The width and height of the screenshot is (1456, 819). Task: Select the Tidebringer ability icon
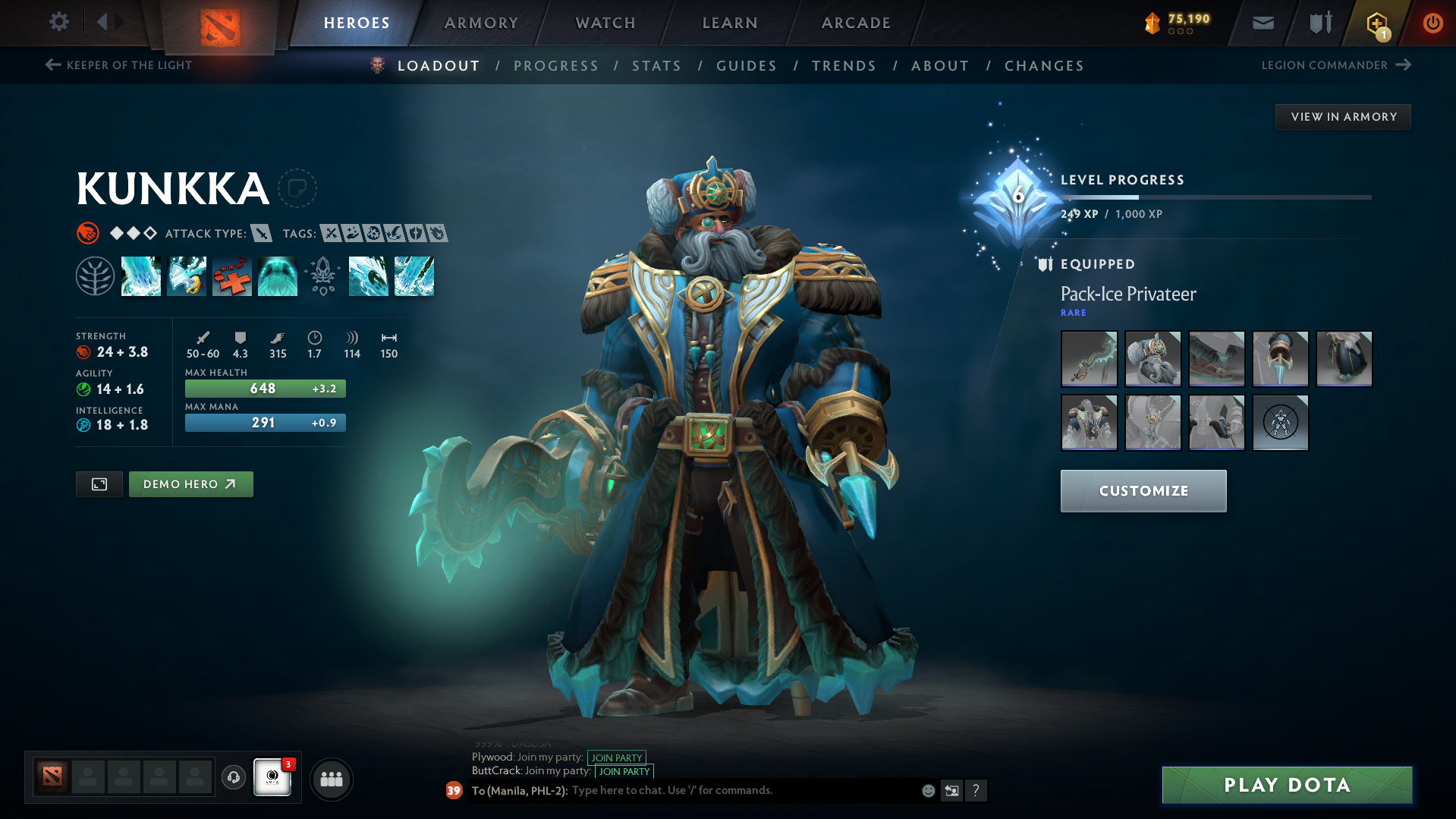[187, 276]
